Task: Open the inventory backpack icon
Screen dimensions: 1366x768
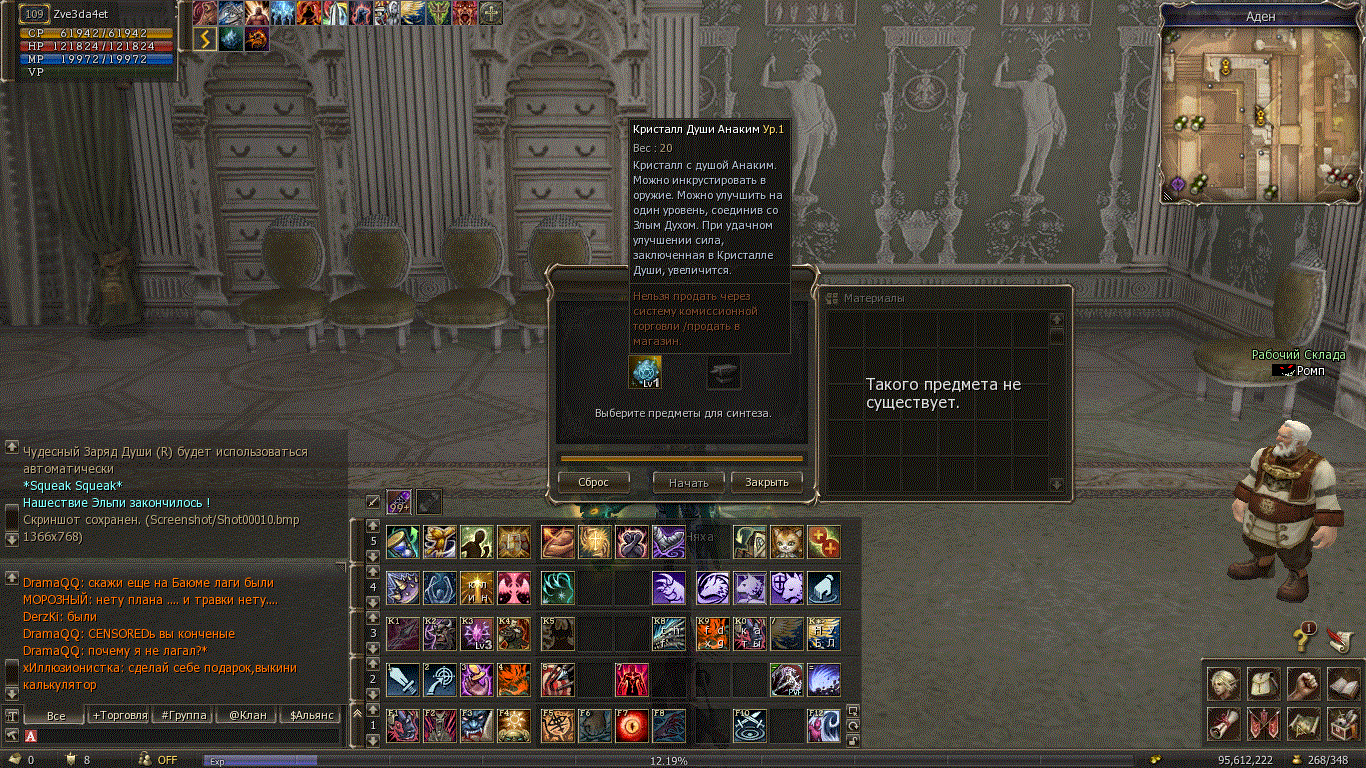Action: coord(1264,684)
